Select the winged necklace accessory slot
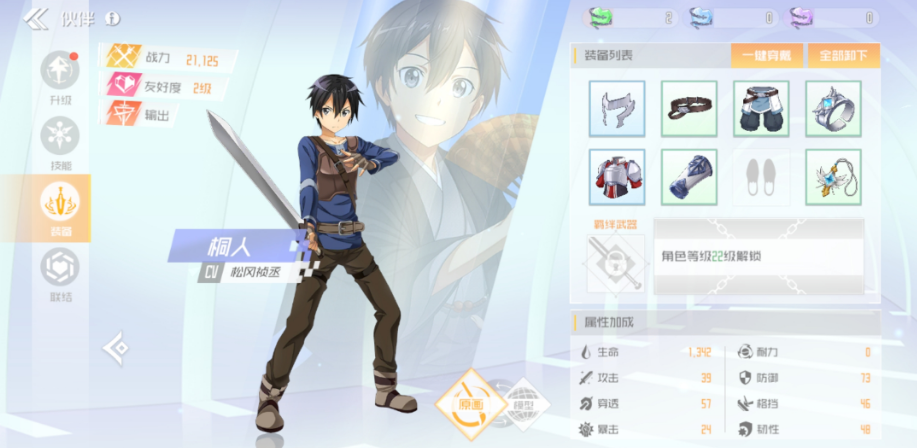The height and width of the screenshot is (448, 917). pyautogui.click(x=833, y=177)
